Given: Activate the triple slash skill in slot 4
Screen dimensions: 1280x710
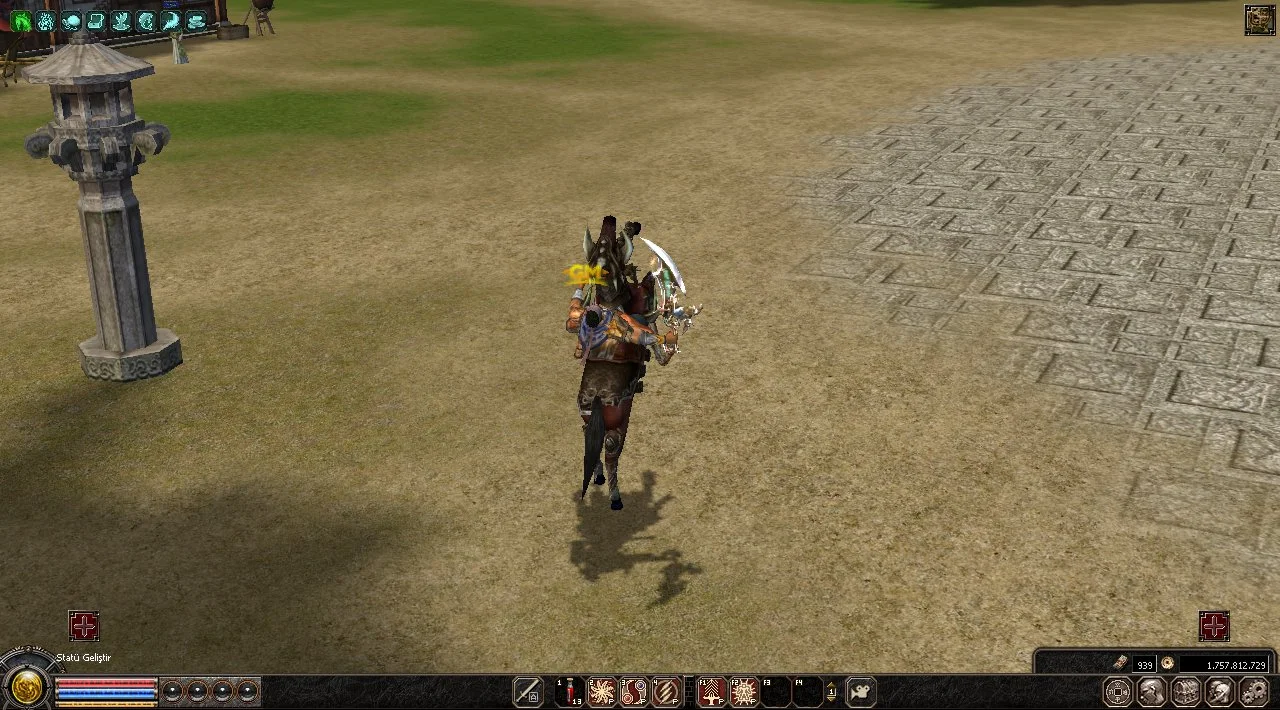Looking at the screenshot, I should (x=666, y=691).
